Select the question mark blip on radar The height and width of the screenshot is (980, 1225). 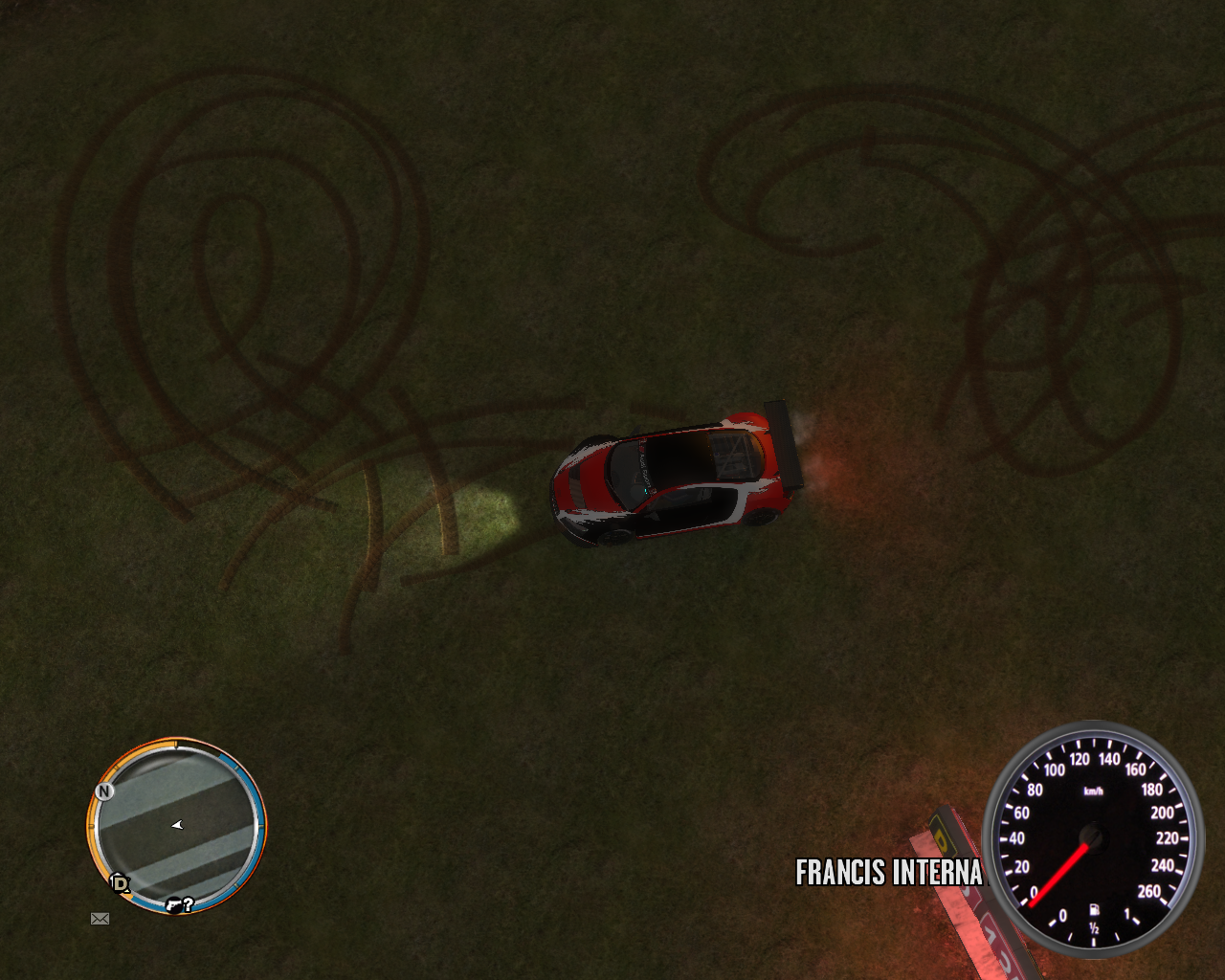[x=189, y=903]
